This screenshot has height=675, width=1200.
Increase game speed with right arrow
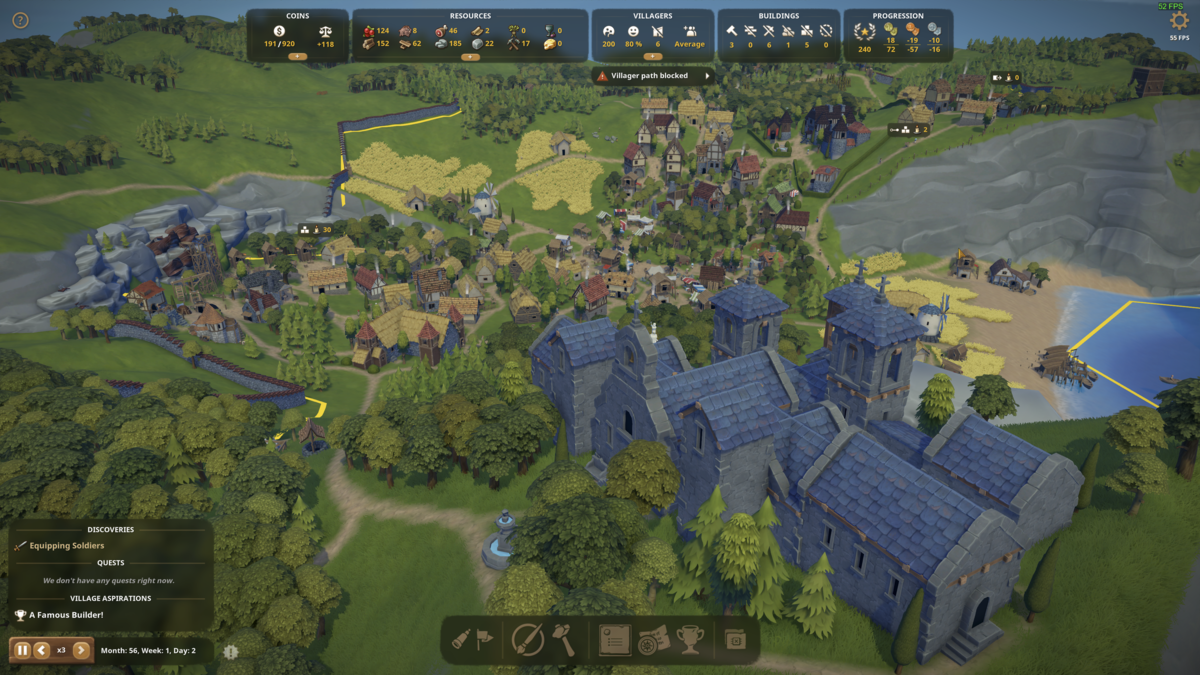point(82,650)
